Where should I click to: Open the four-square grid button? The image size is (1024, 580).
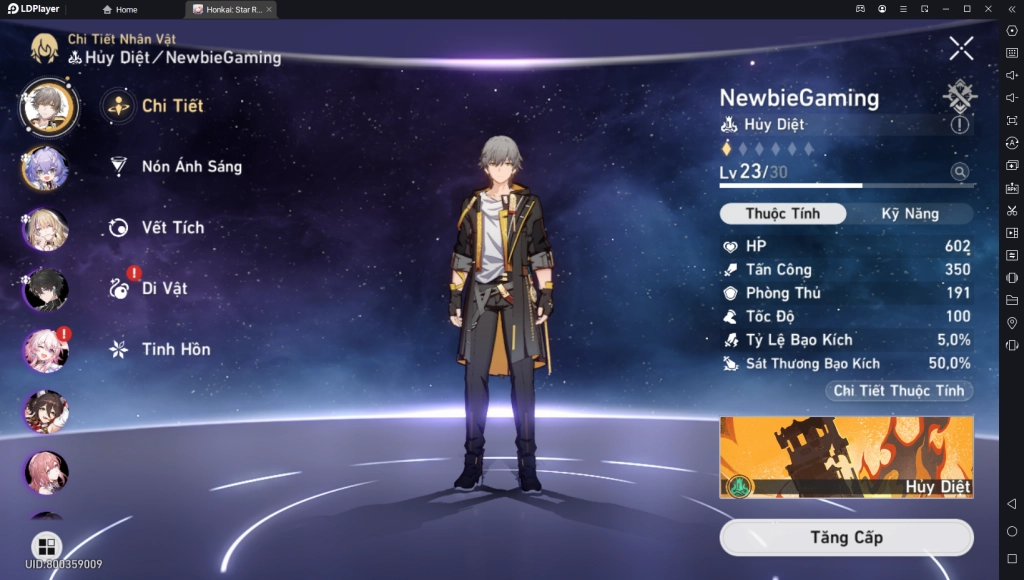coord(46,546)
